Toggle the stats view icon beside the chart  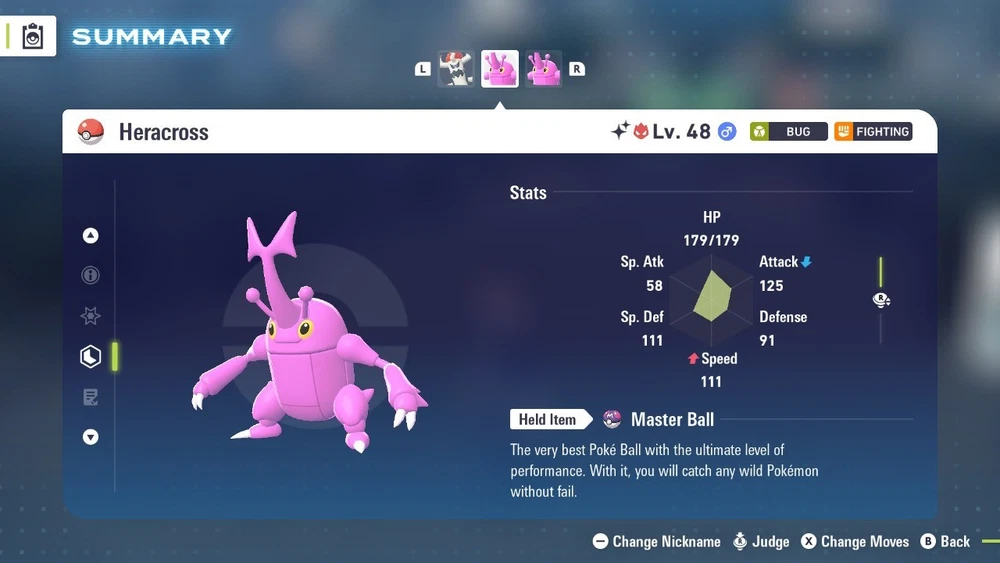(x=881, y=300)
